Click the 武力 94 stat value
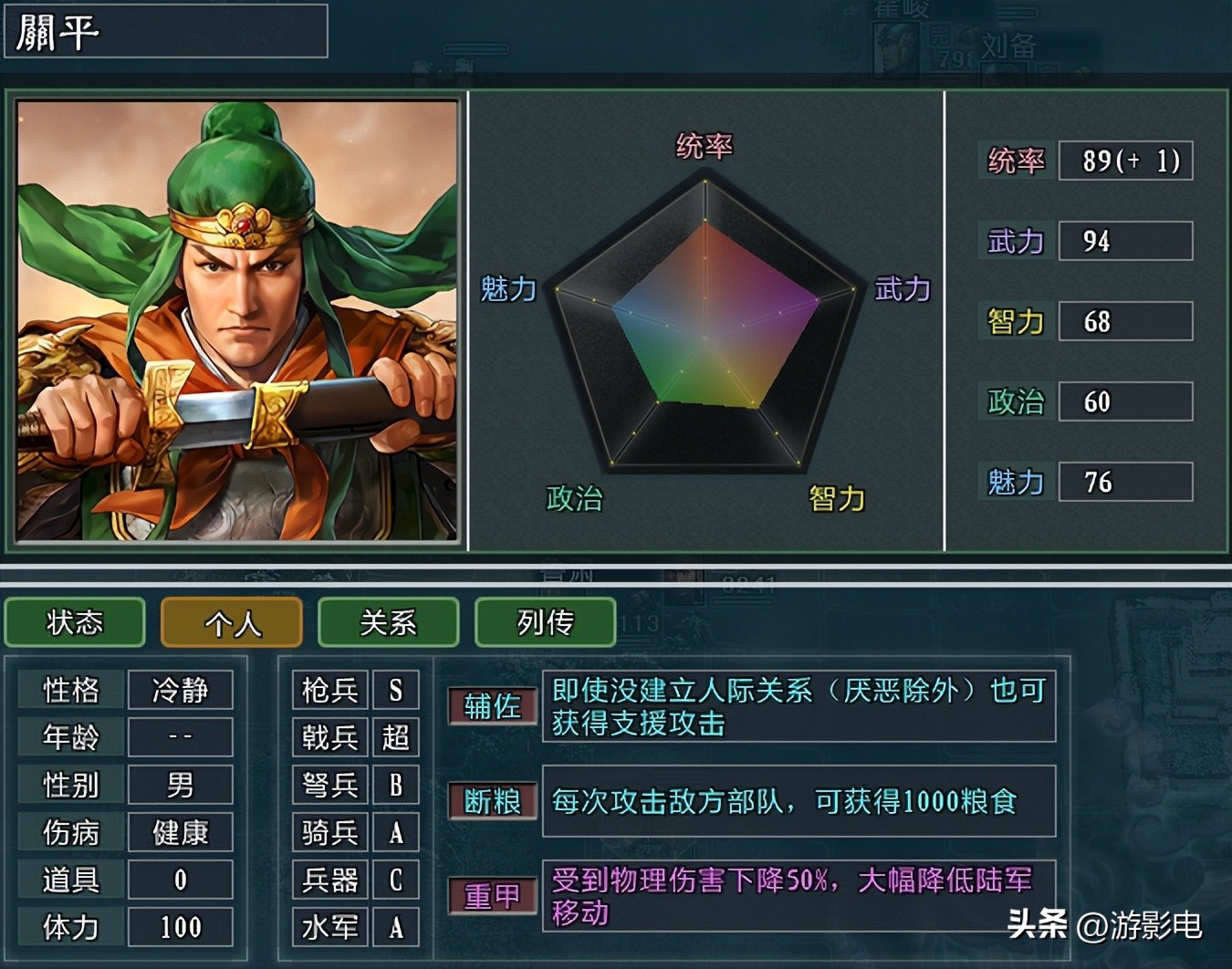The height and width of the screenshot is (969, 1232). tap(1125, 241)
